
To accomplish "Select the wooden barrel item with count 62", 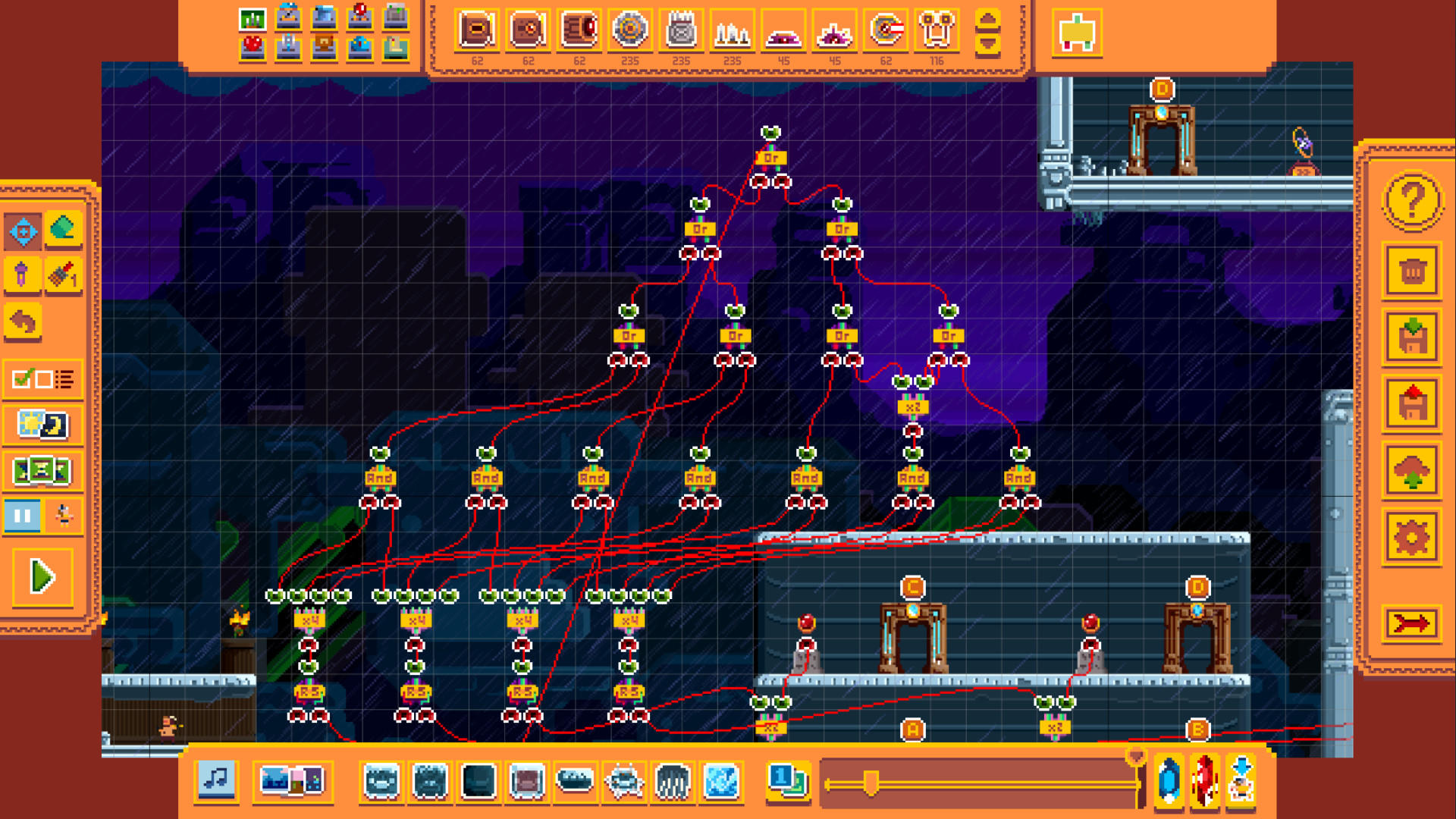I will tap(579, 30).
